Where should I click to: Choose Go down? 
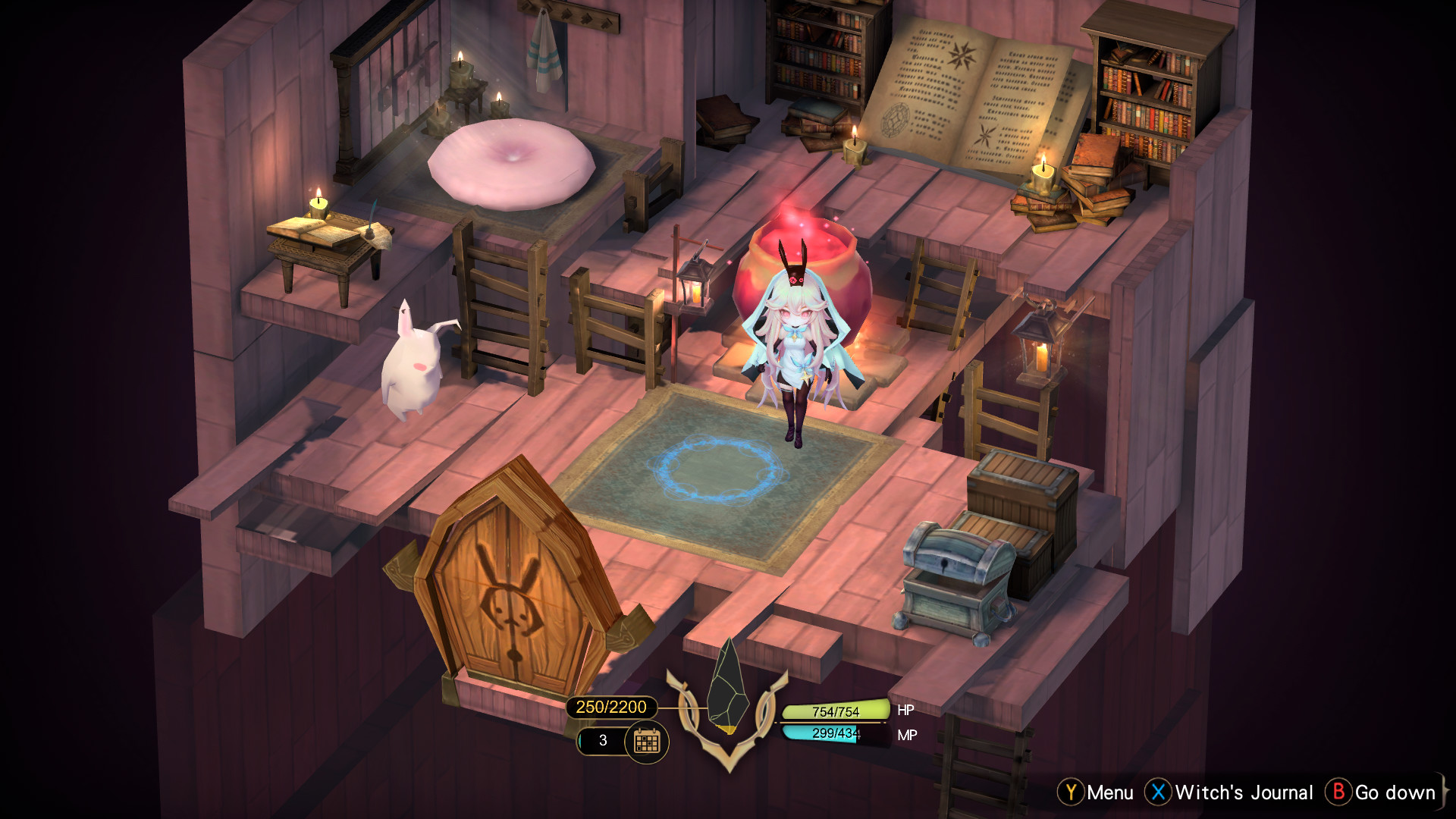pyautogui.click(x=1395, y=792)
